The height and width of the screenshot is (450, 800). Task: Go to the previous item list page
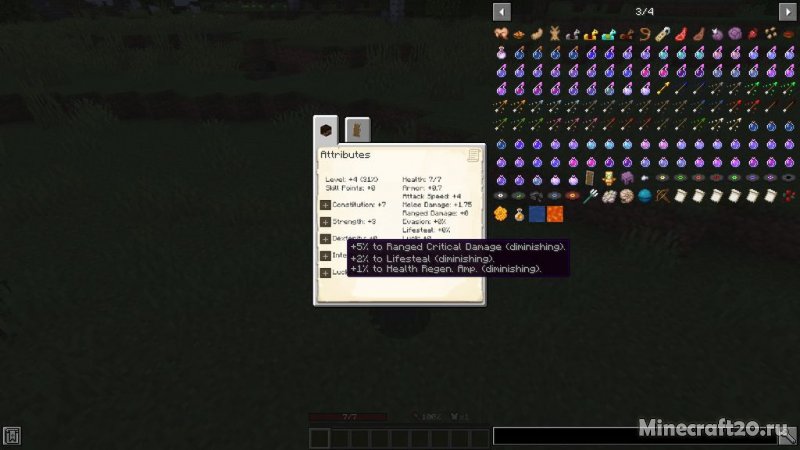(x=502, y=11)
